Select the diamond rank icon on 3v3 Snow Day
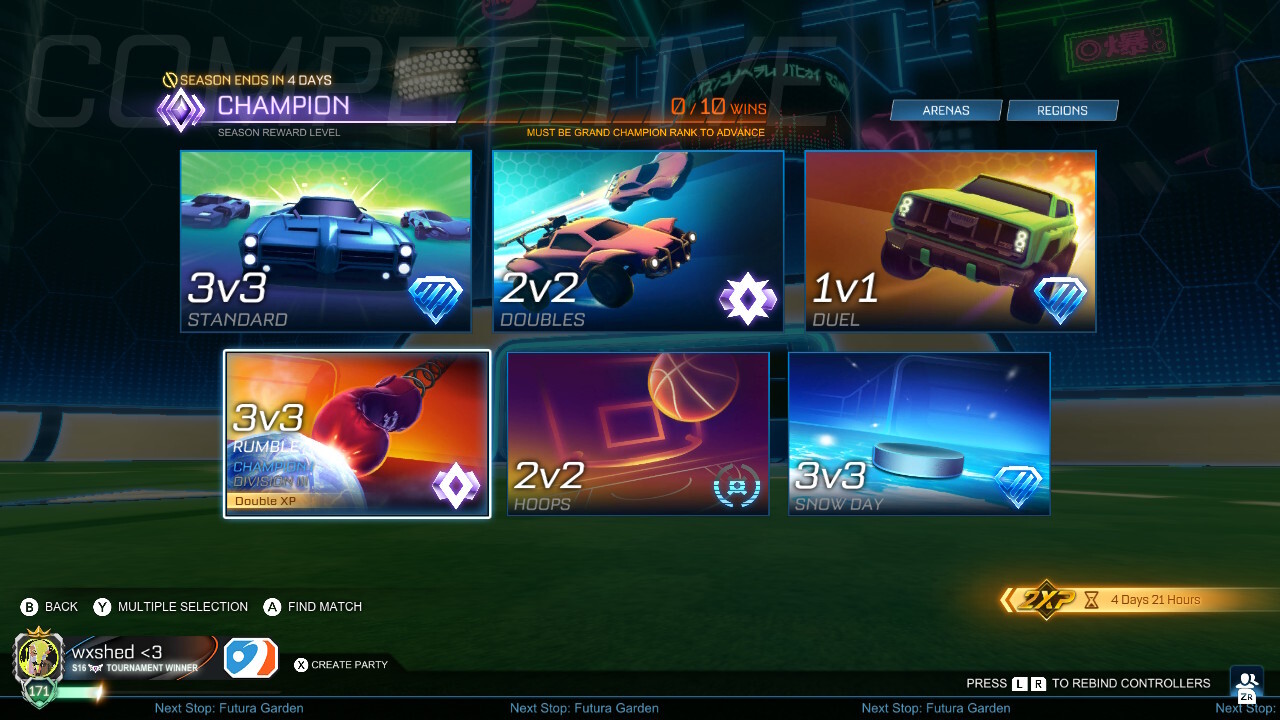Viewport: 1280px width, 720px height. tap(1018, 488)
